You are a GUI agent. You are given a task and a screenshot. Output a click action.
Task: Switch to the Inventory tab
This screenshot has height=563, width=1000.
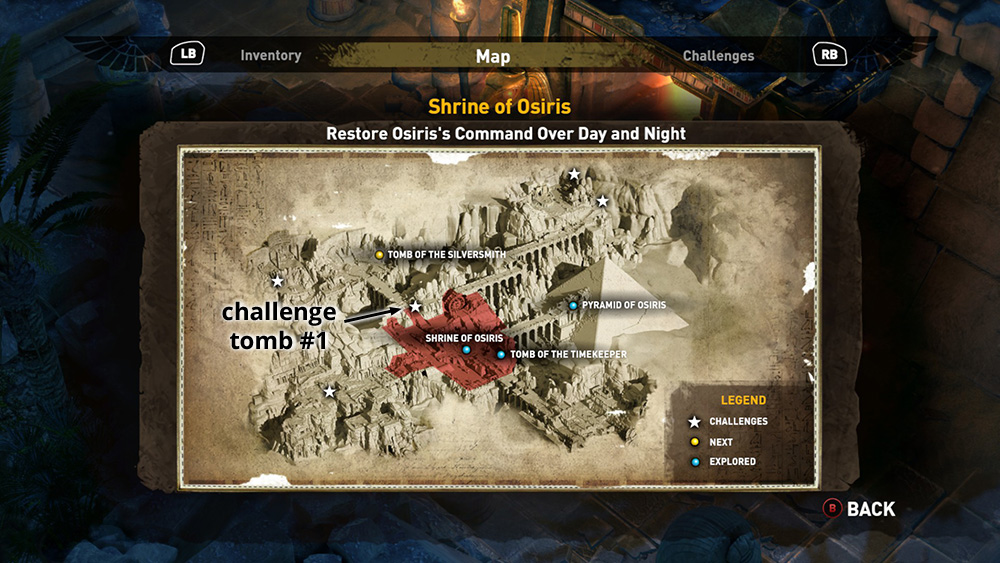pos(270,56)
